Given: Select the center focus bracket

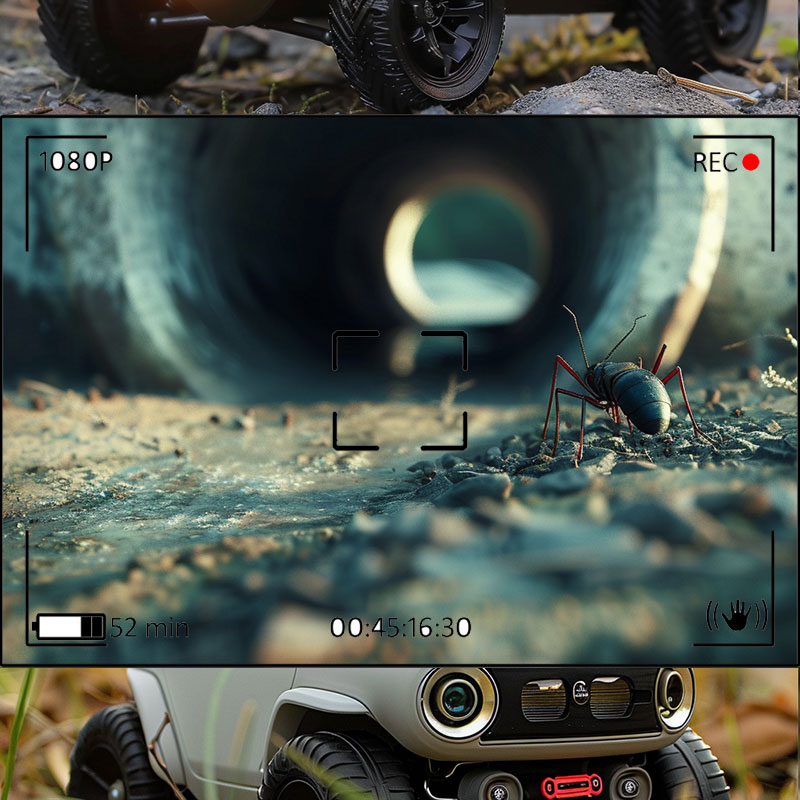Looking at the screenshot, I should click(x=400, y=390).
